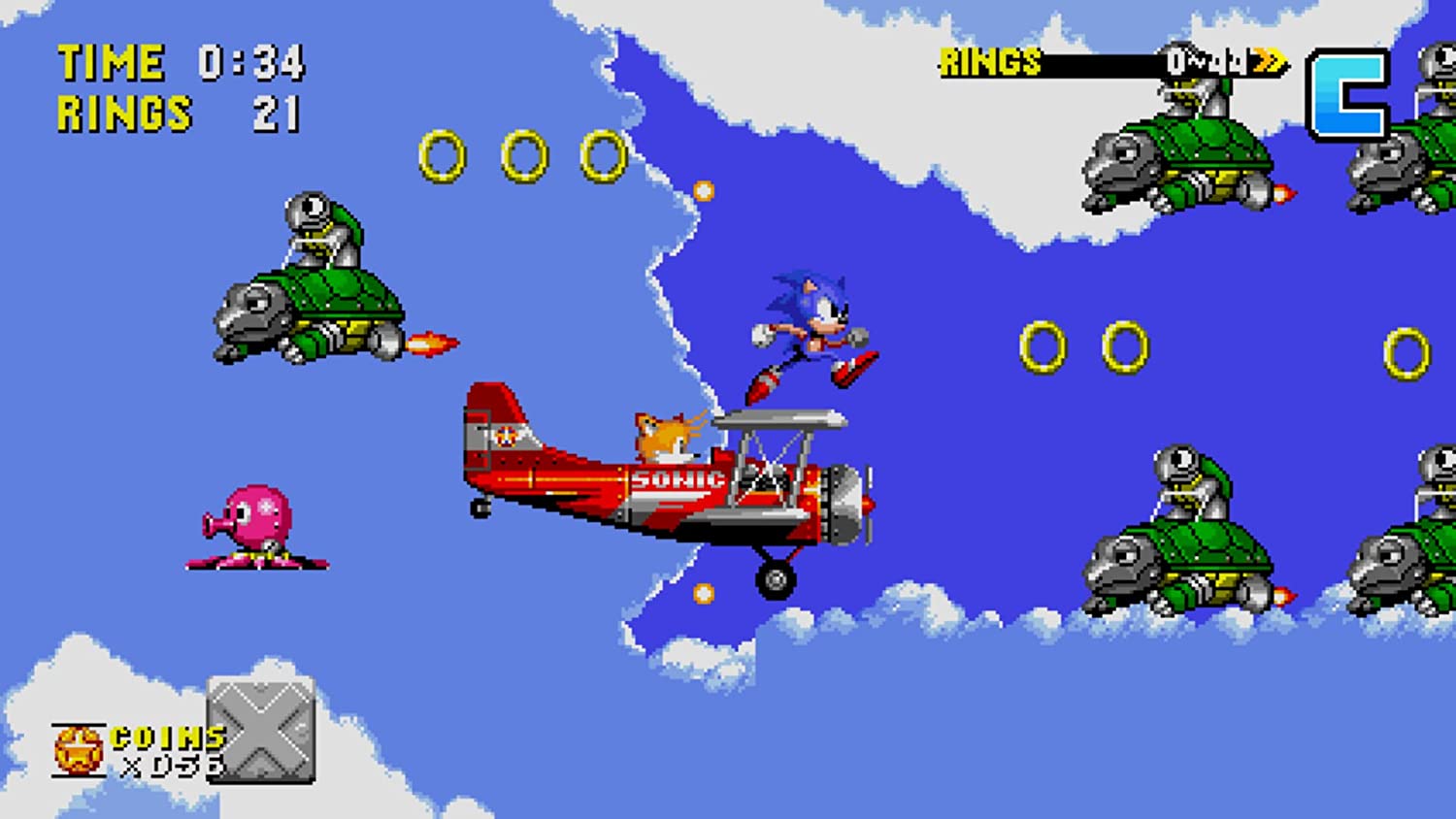Screen dimensions: 1456x819
Task: Click the orange checkpoint dot above the plane
Action: click(702, 189)
